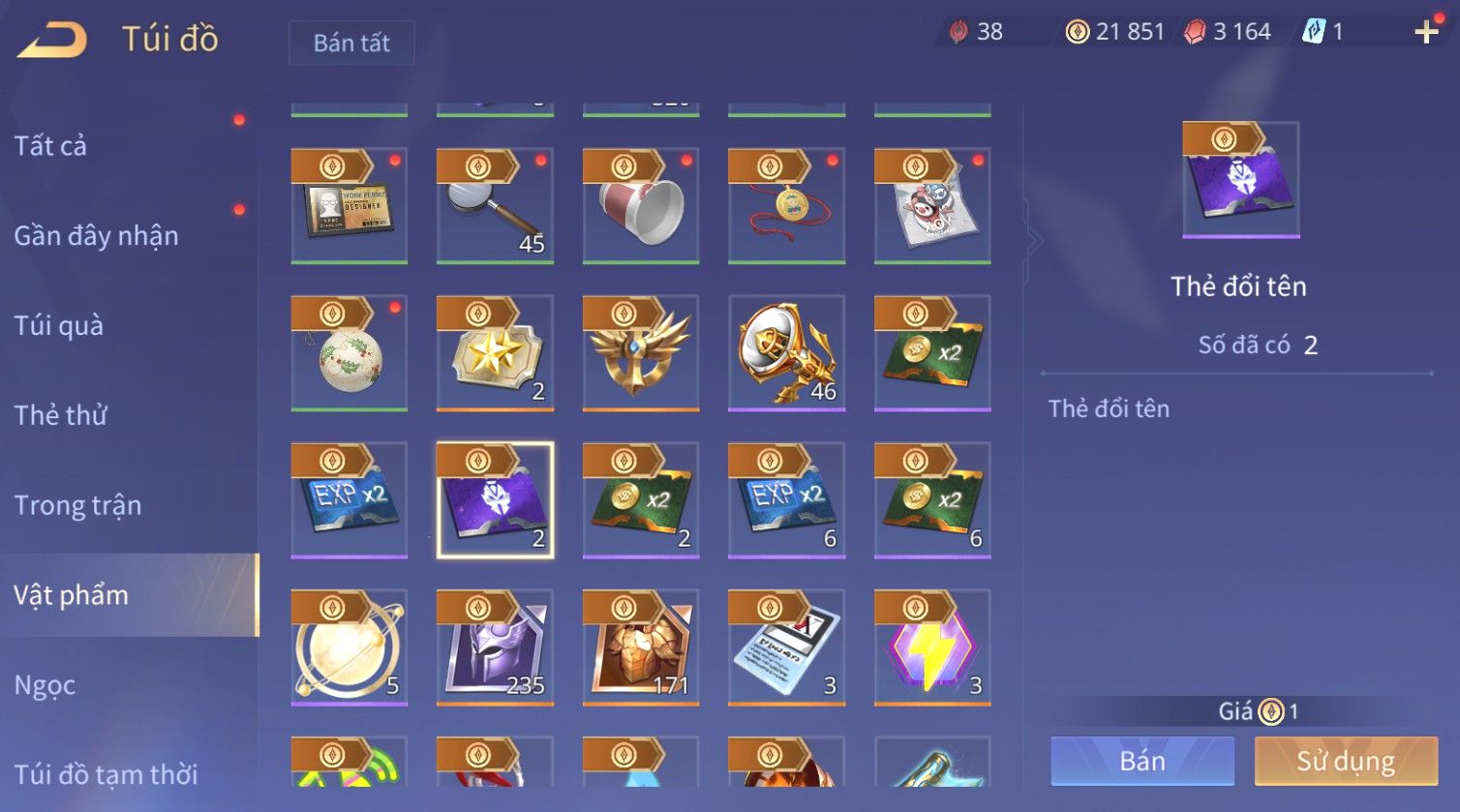Image resolution: width=1460 pixels, height=812 pixels.
Task: Select the gold star ticket item
Action: click(x=495, y=353)
